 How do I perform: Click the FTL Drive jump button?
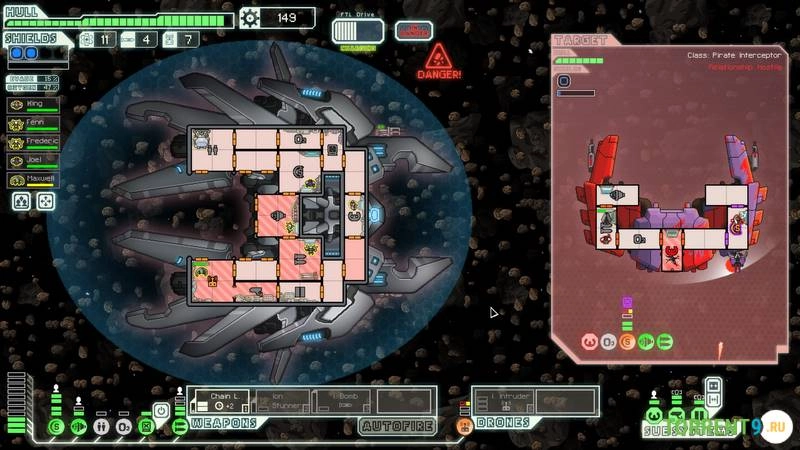pos(357,33)
